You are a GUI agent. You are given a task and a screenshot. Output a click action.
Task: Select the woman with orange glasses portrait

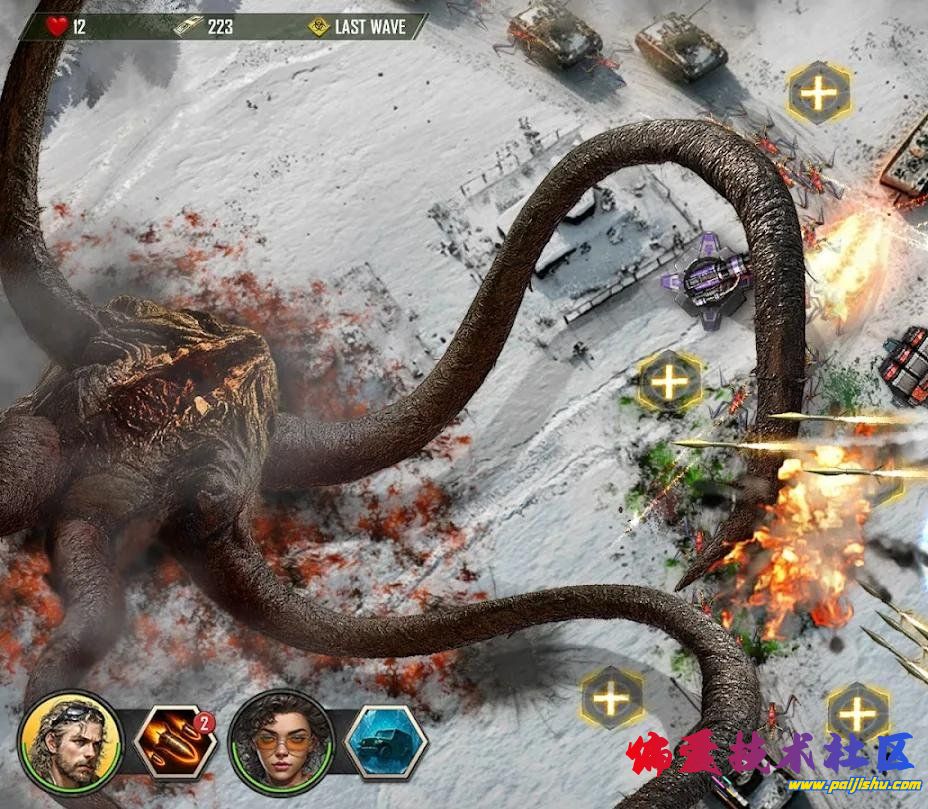[x=280, y=742]
